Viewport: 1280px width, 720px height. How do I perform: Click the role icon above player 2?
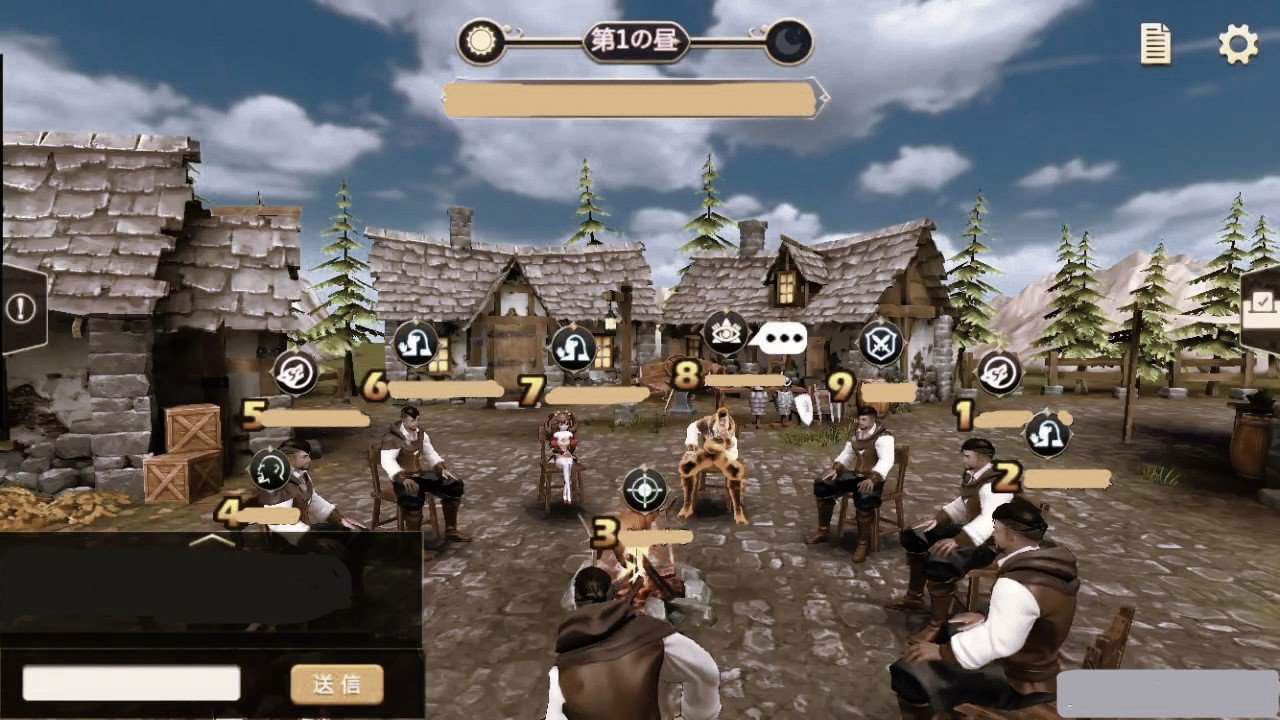click(x=1047, y=434)
